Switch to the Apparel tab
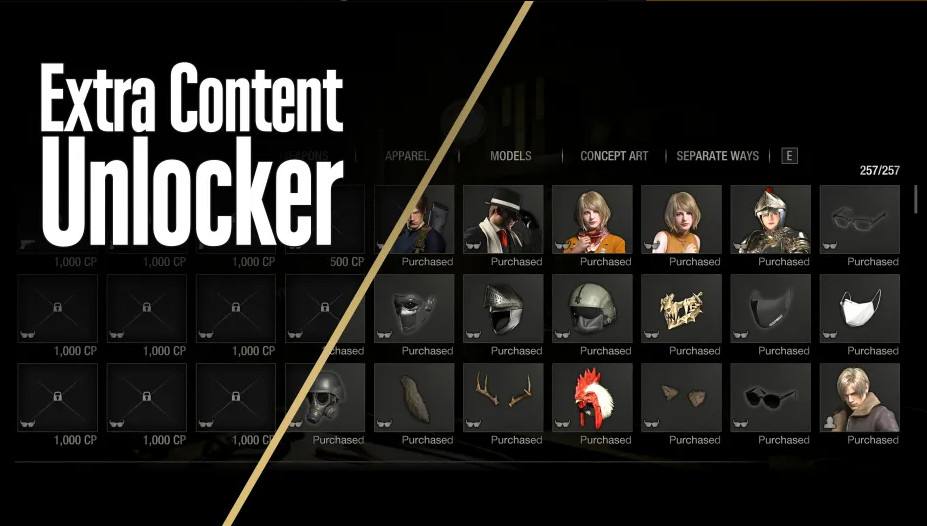 (x=407, y=156)
